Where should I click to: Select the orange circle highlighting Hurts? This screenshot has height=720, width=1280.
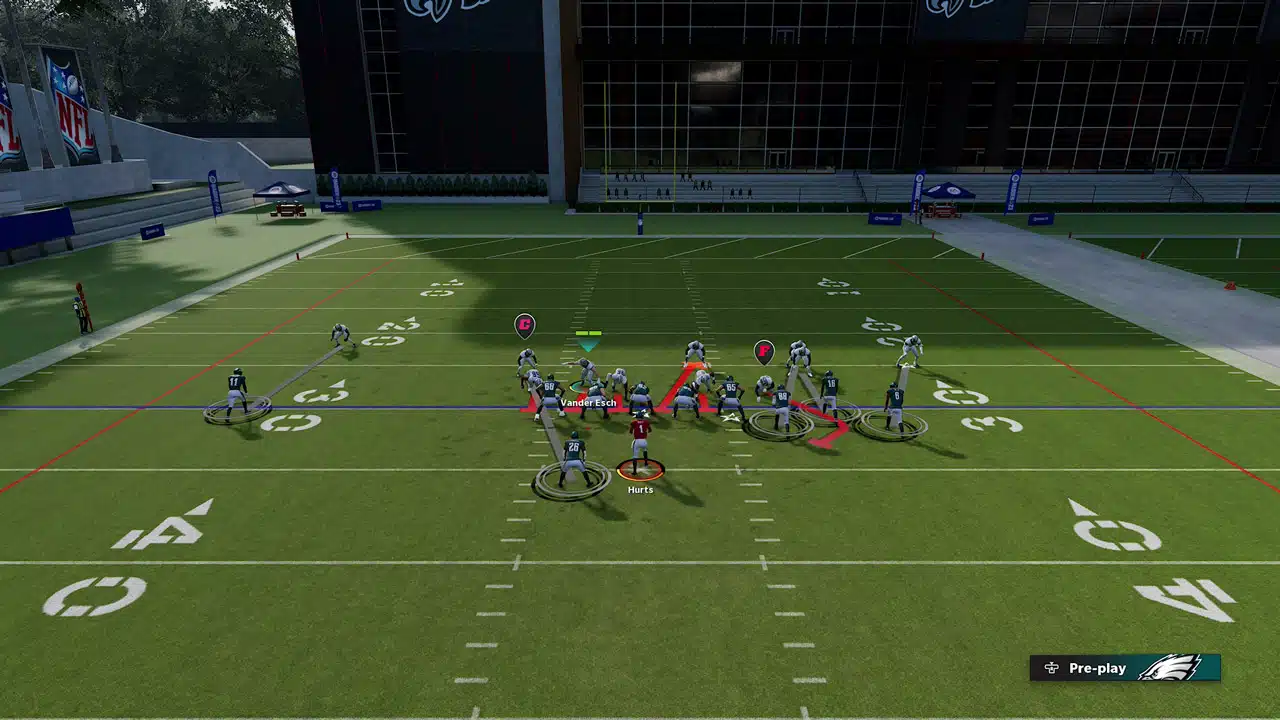click(640, 470)
